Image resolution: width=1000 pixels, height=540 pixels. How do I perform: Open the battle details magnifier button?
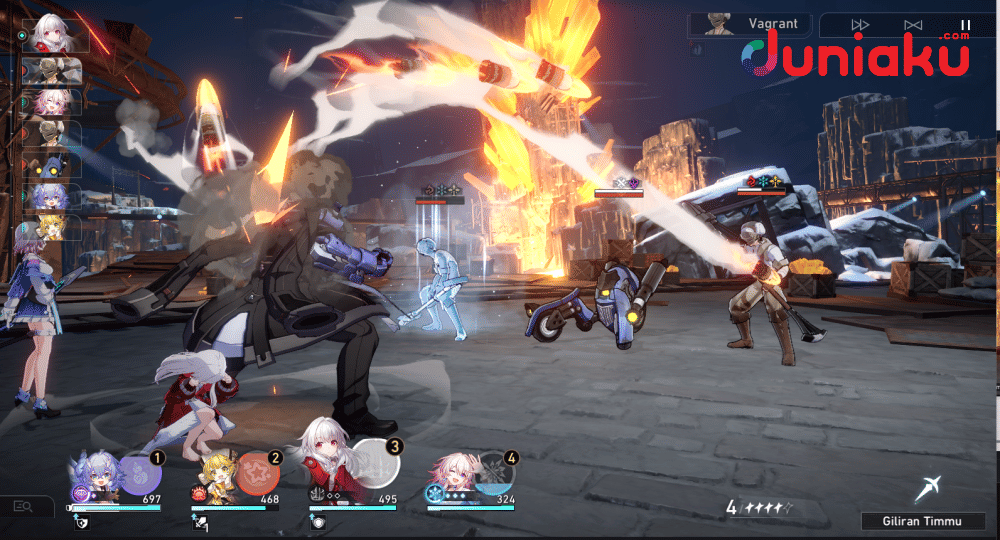23,508
